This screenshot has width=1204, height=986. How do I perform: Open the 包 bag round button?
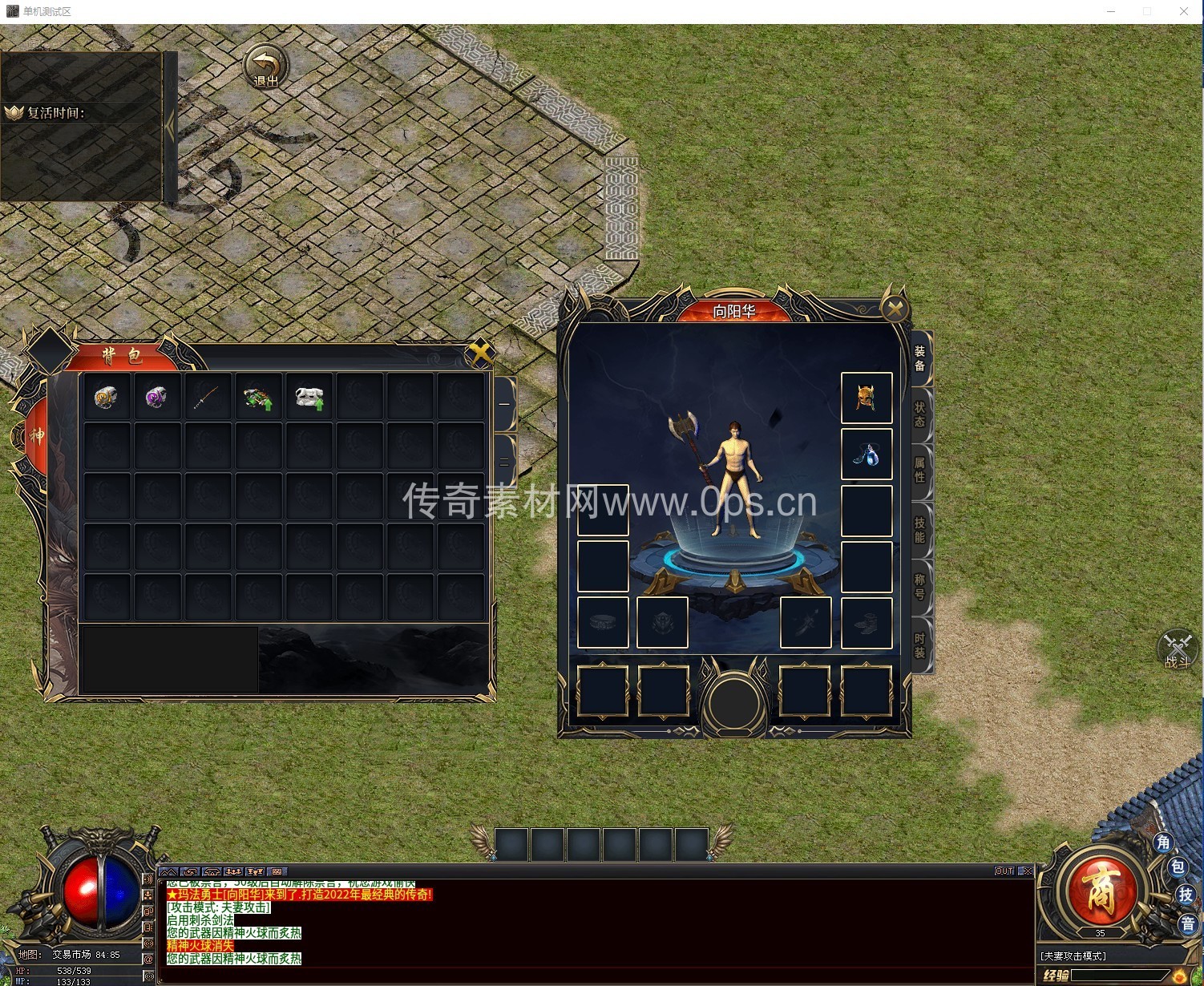pos(1177,867)
